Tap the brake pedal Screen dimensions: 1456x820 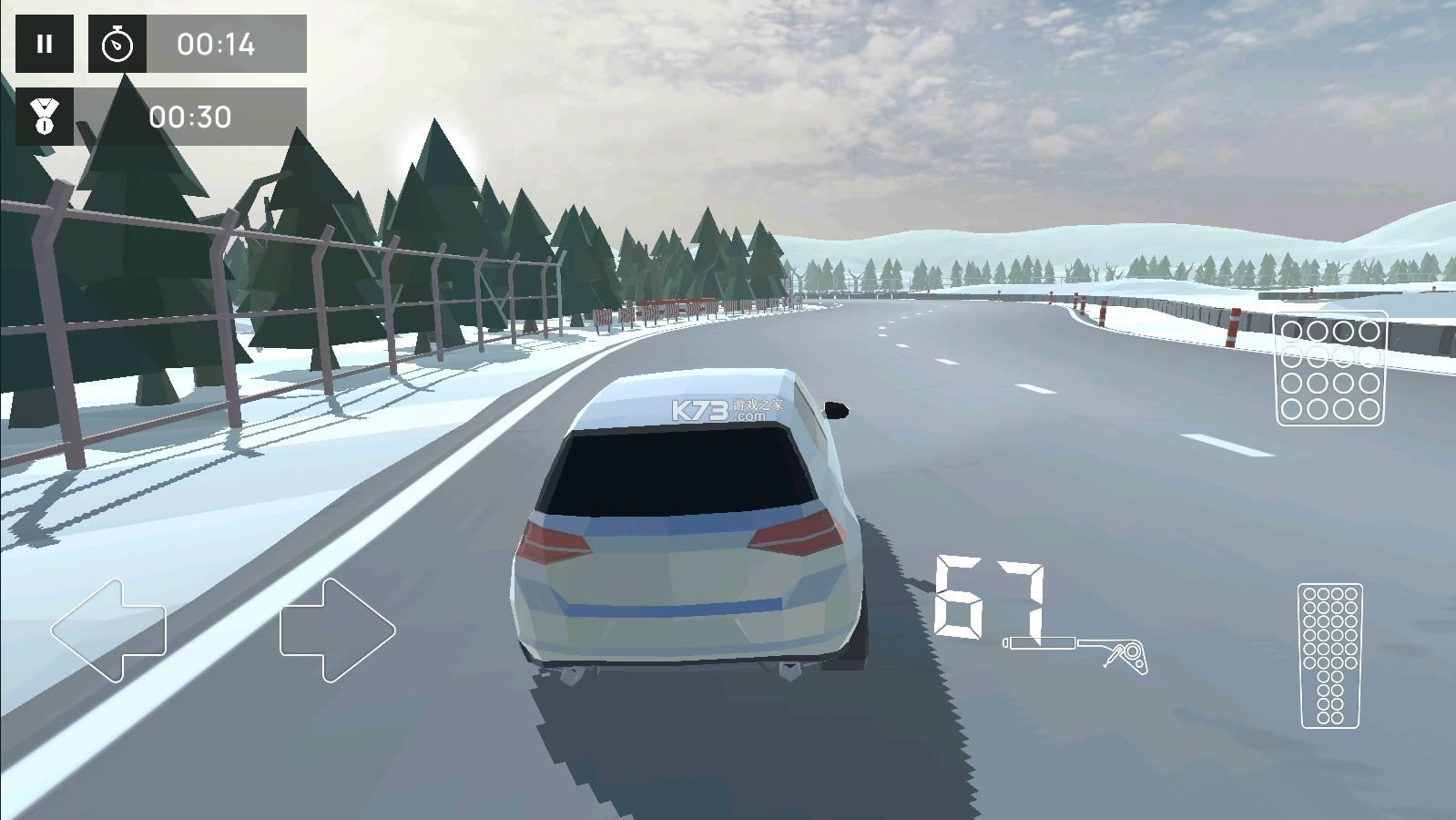(x=1330, y=368)
